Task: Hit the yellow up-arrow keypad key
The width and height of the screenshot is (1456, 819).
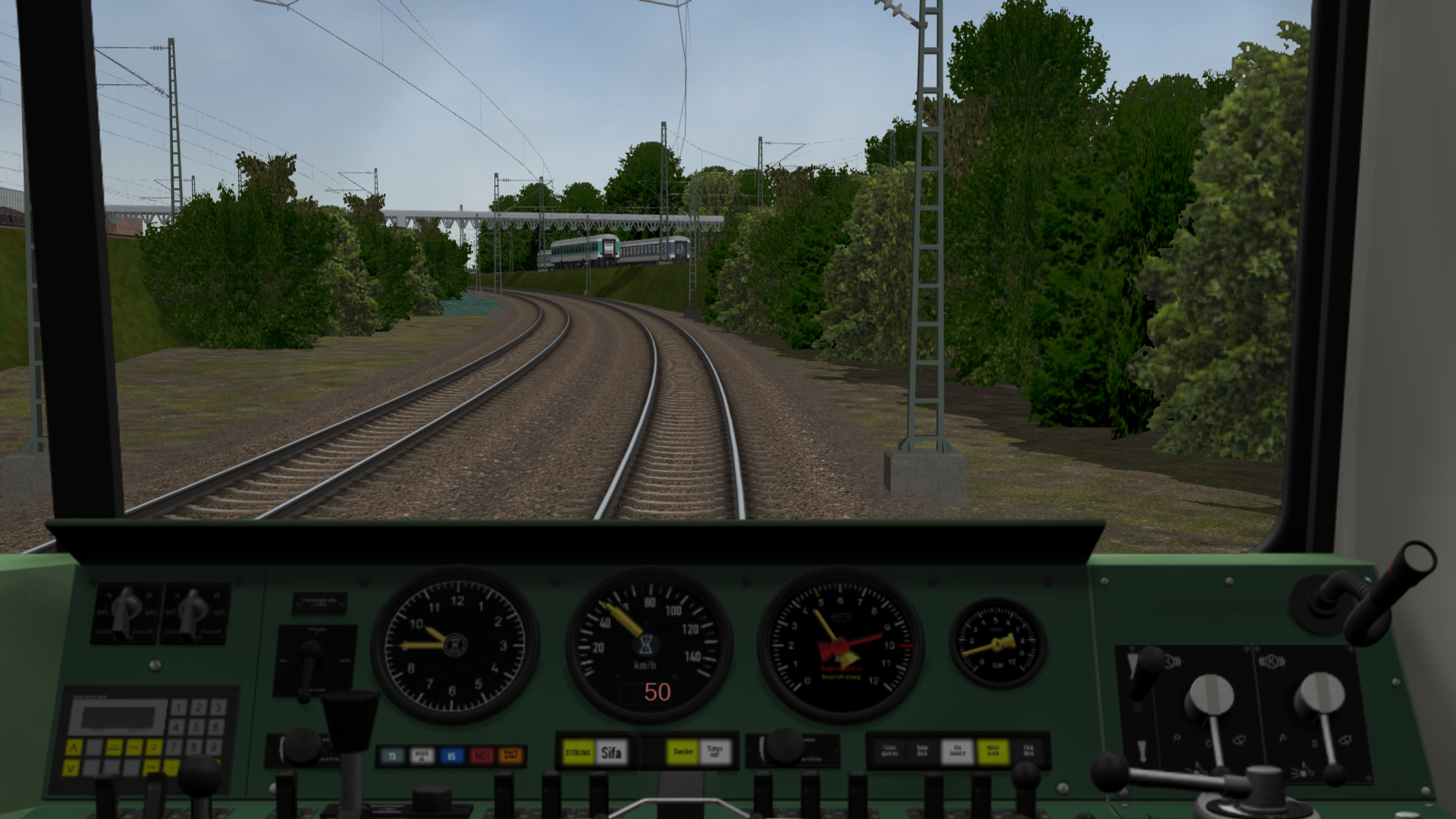Action: pyautogui.click(x=74, y=748)
